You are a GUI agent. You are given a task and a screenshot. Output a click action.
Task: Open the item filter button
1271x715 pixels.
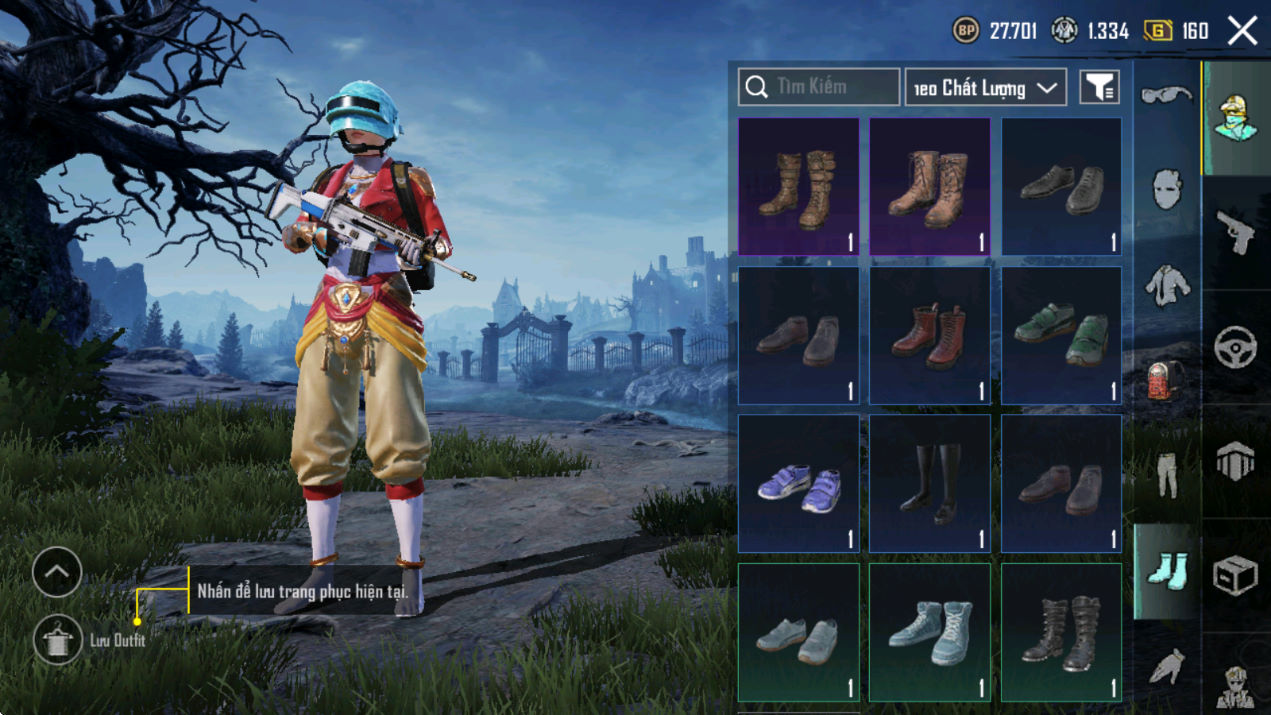[1099, 88]
